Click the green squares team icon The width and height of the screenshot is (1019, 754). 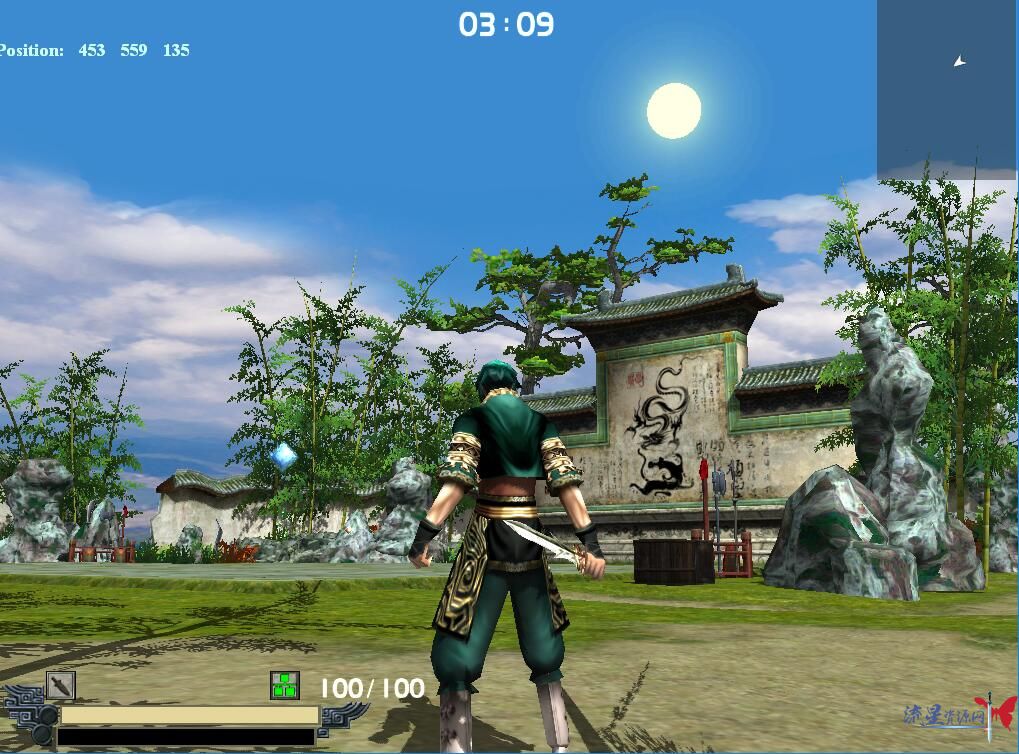point(285,686)
